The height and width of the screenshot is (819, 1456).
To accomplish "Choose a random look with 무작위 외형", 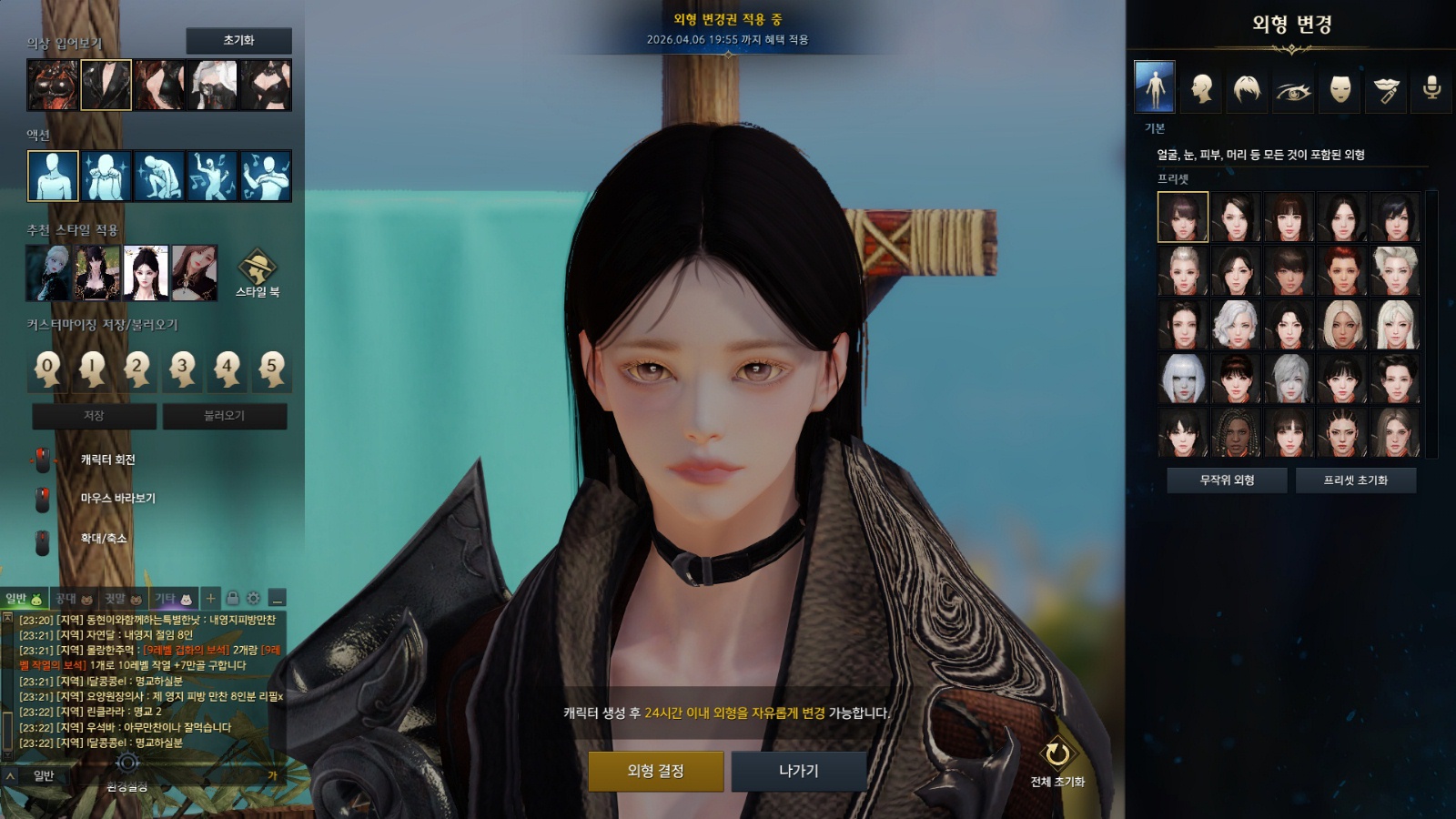I will click(x=1227, y=480).
